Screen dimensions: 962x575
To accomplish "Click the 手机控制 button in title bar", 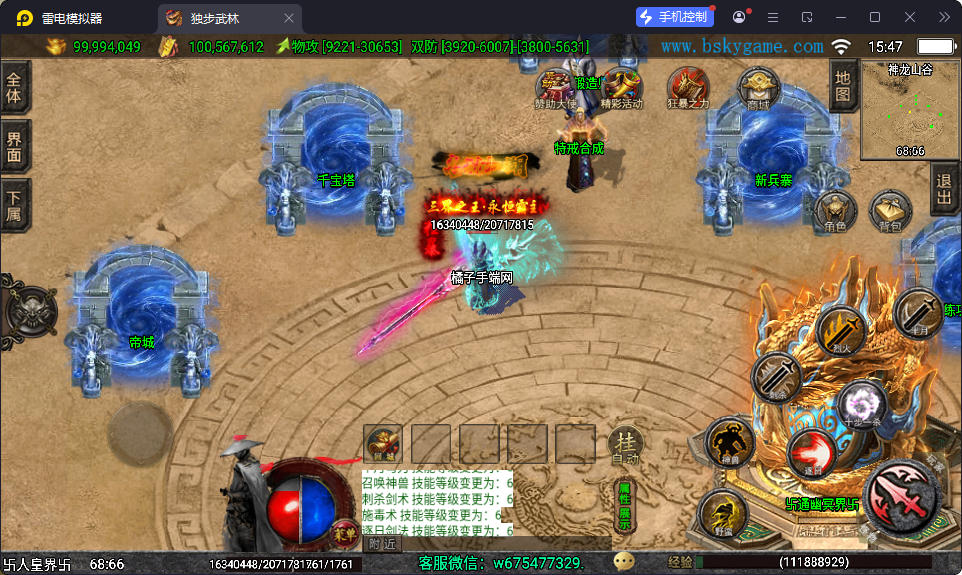I will point(675,17).
